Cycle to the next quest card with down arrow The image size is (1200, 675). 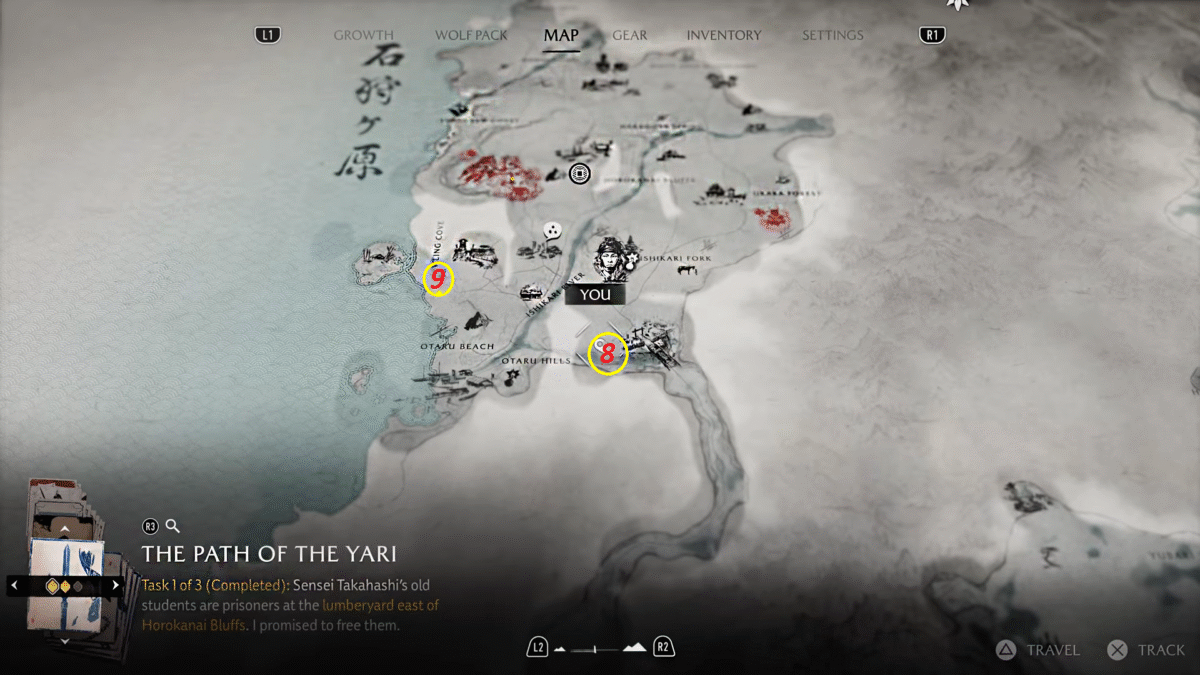65,640
